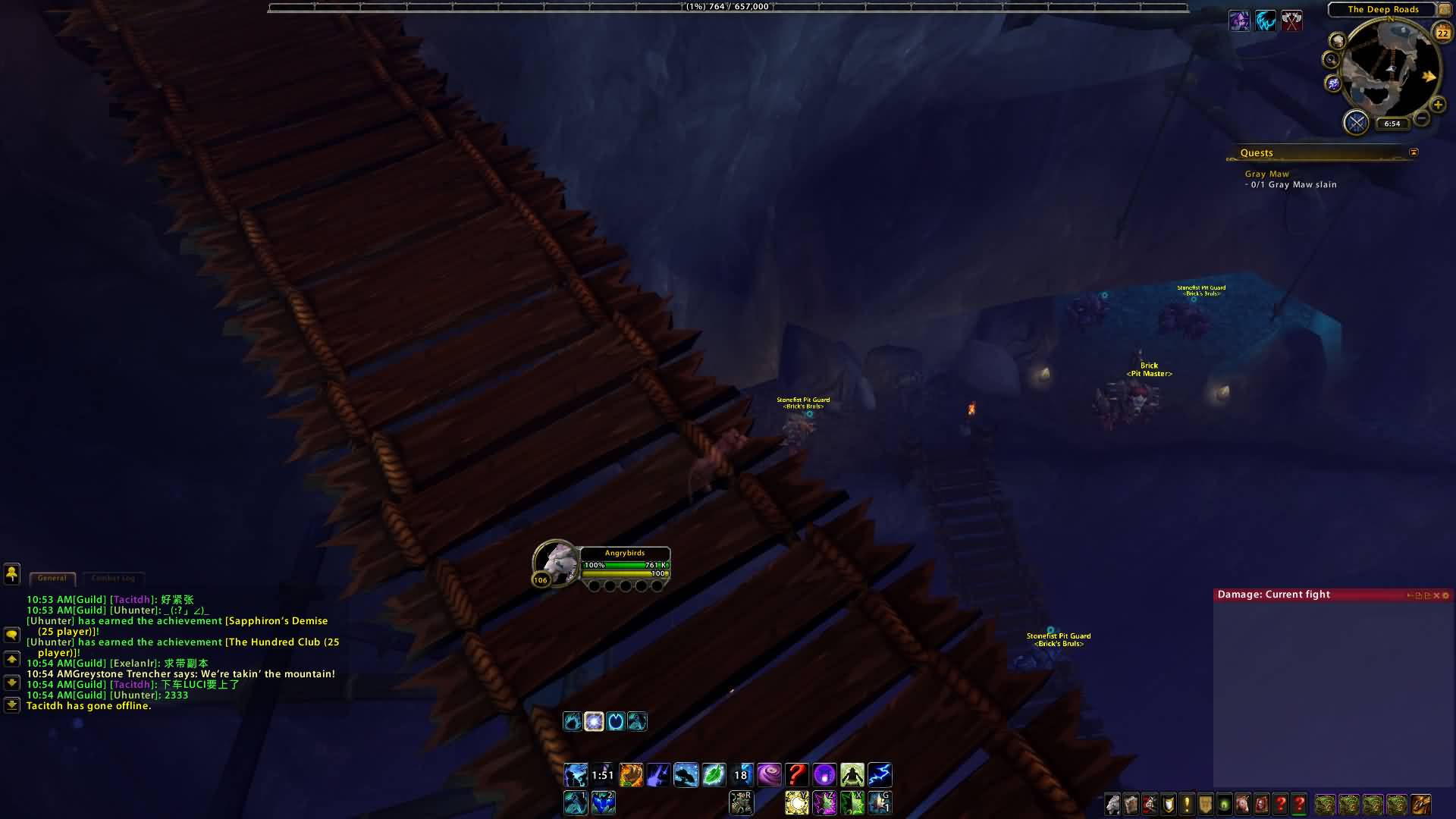Viewport: 1456px width, 819px height.
Task: Open the yellow exclamation quest log button
Action: [1187, 804]
